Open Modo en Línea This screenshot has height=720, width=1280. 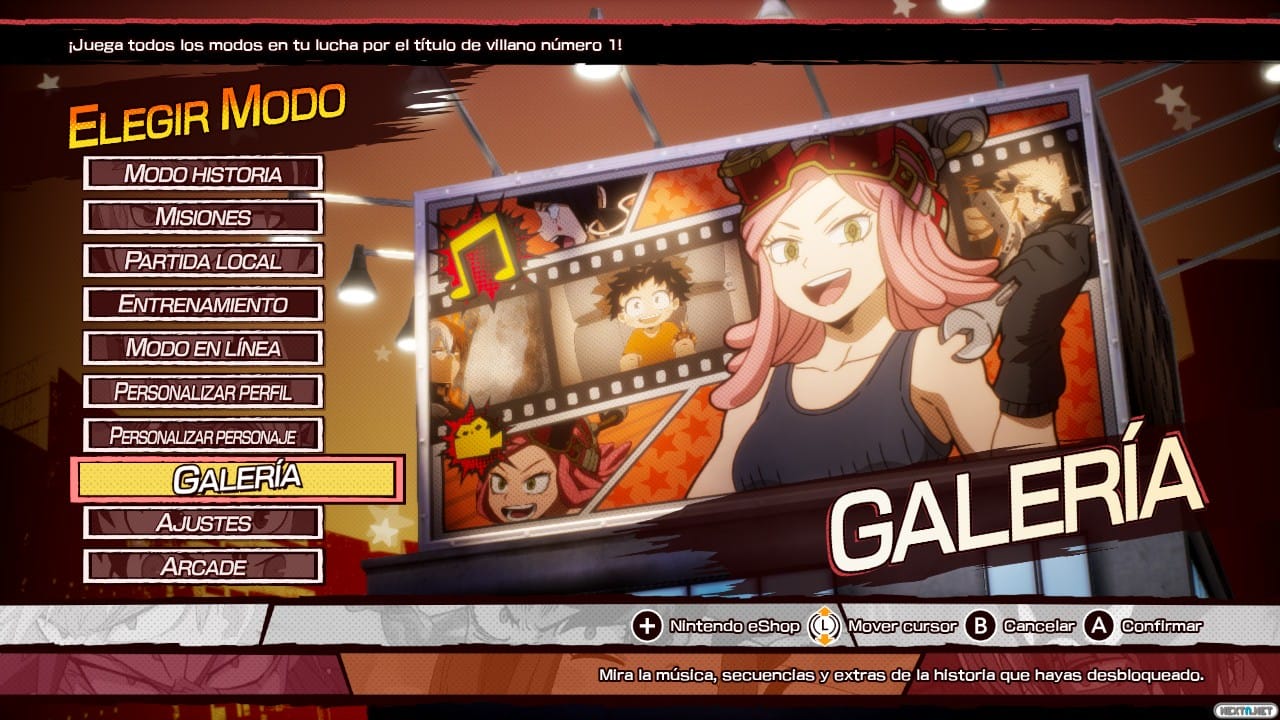[x=203, y=348]
